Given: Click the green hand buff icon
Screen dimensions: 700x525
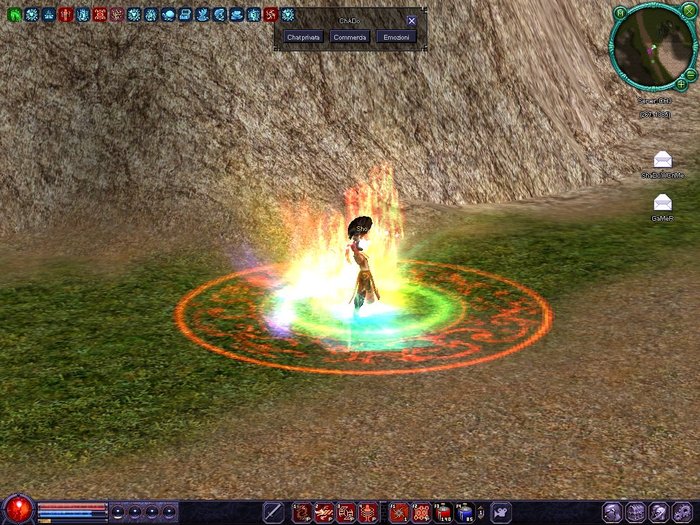Looking at the screenshot, I should pos(14,14).
